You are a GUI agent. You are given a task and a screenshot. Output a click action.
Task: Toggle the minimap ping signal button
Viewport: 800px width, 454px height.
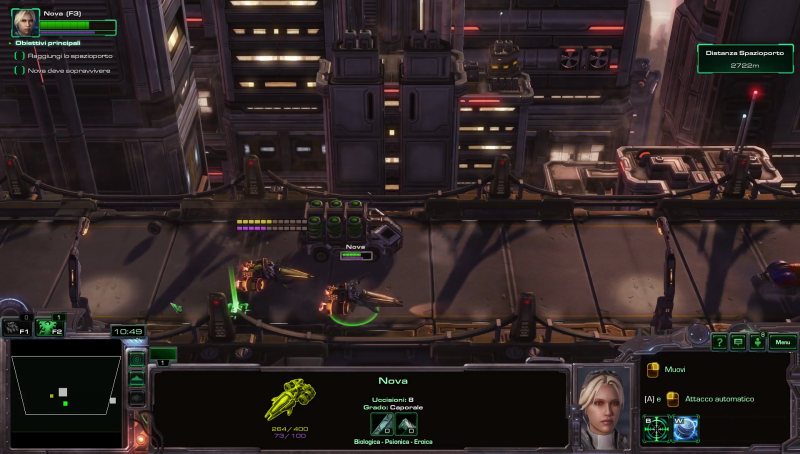tap(137, 358)
